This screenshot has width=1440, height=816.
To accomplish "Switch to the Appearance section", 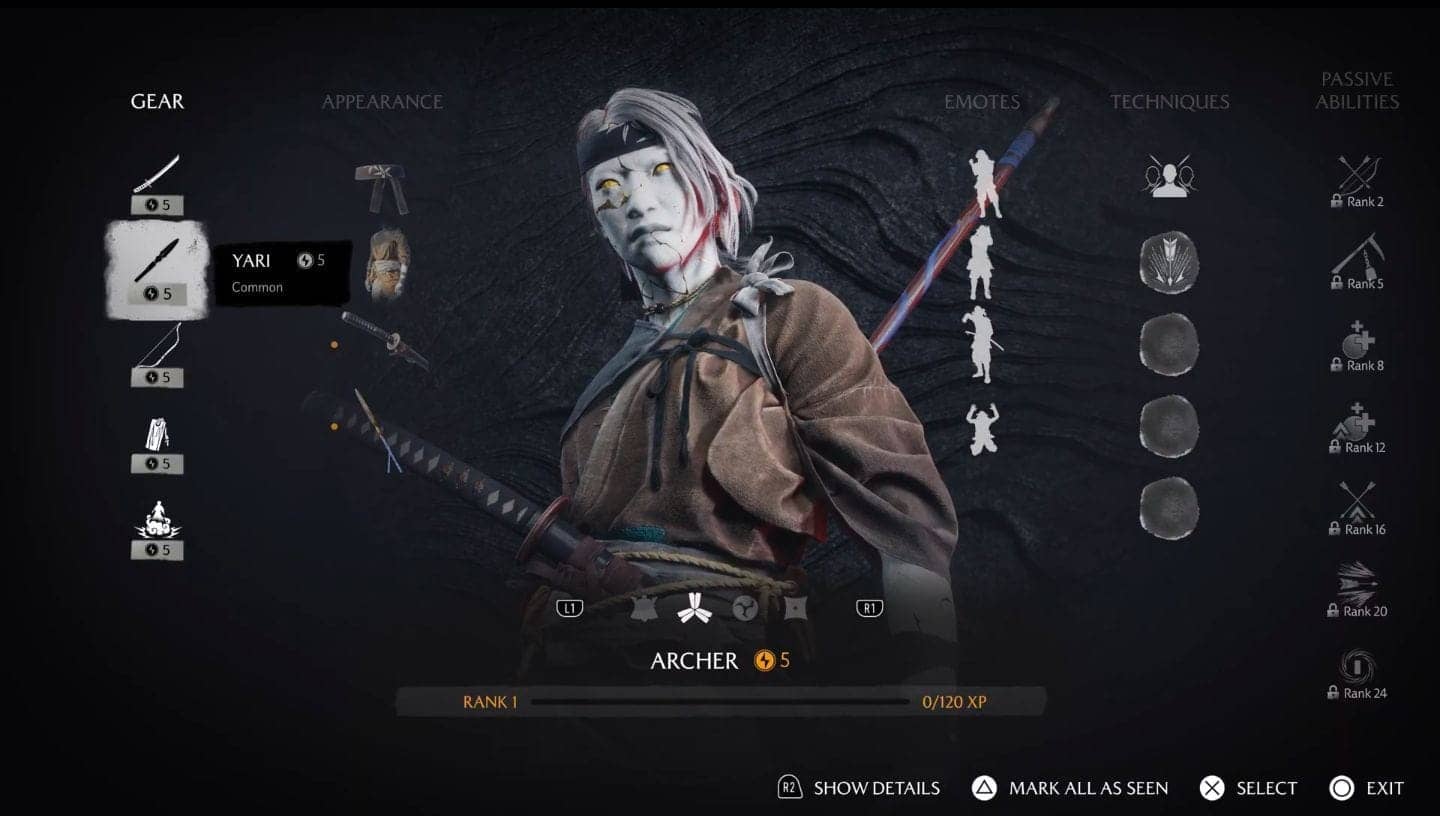I will click(382, 101).
